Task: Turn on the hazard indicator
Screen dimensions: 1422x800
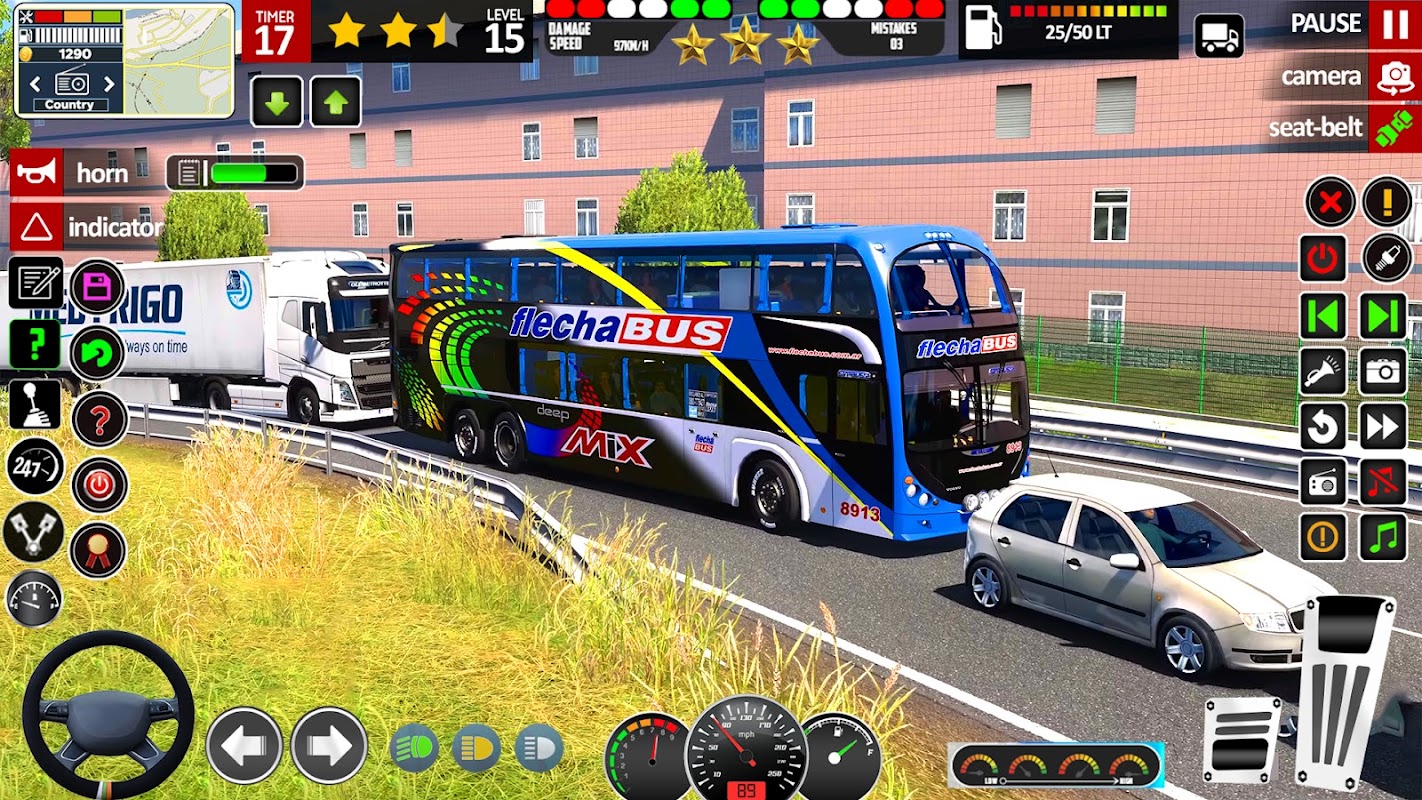Action: [36, 228]
